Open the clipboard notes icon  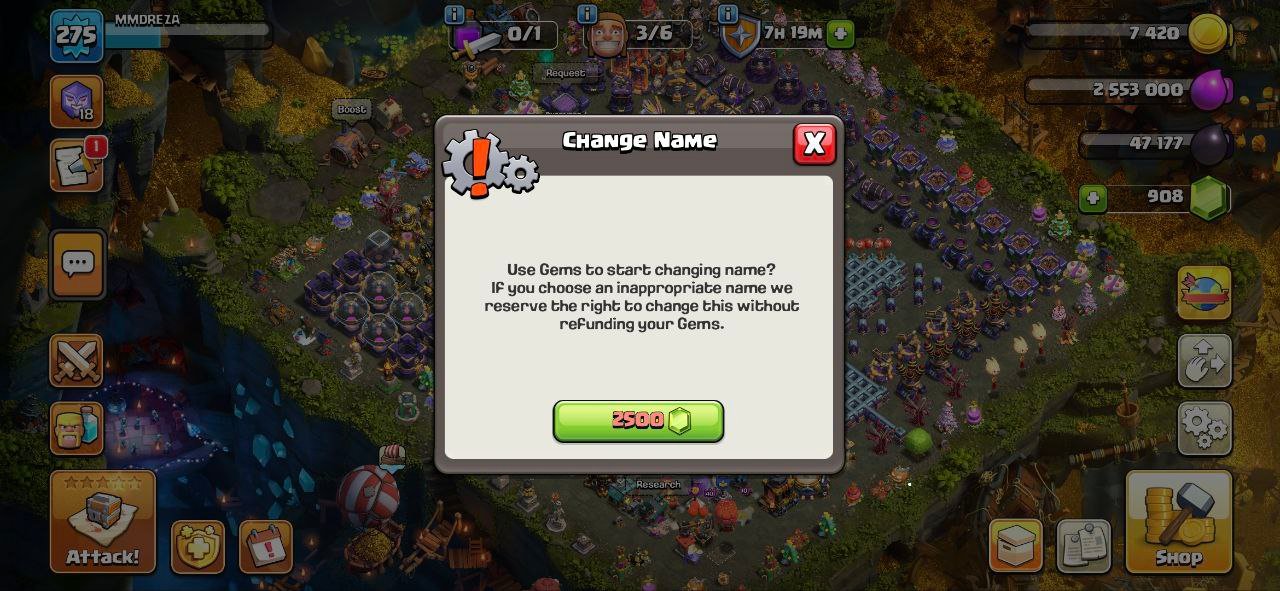coord(1083,546)
